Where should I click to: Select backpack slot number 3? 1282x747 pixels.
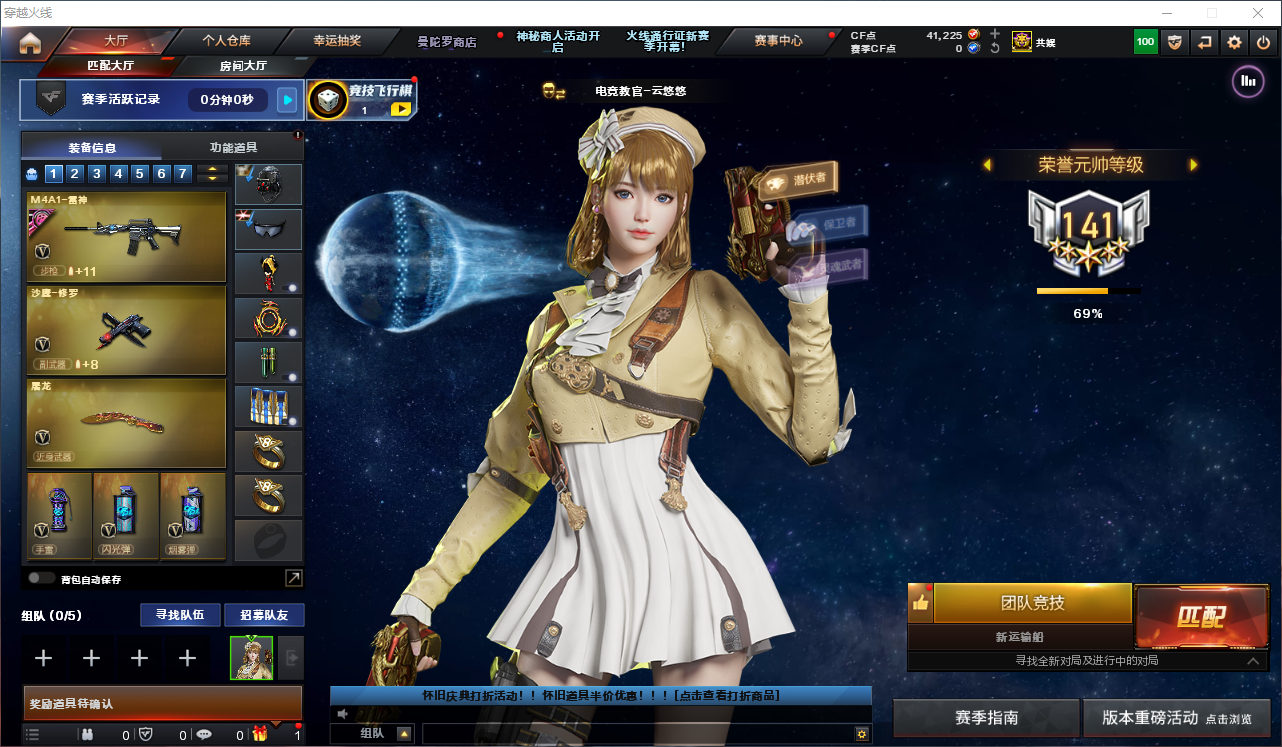[97, 174]
